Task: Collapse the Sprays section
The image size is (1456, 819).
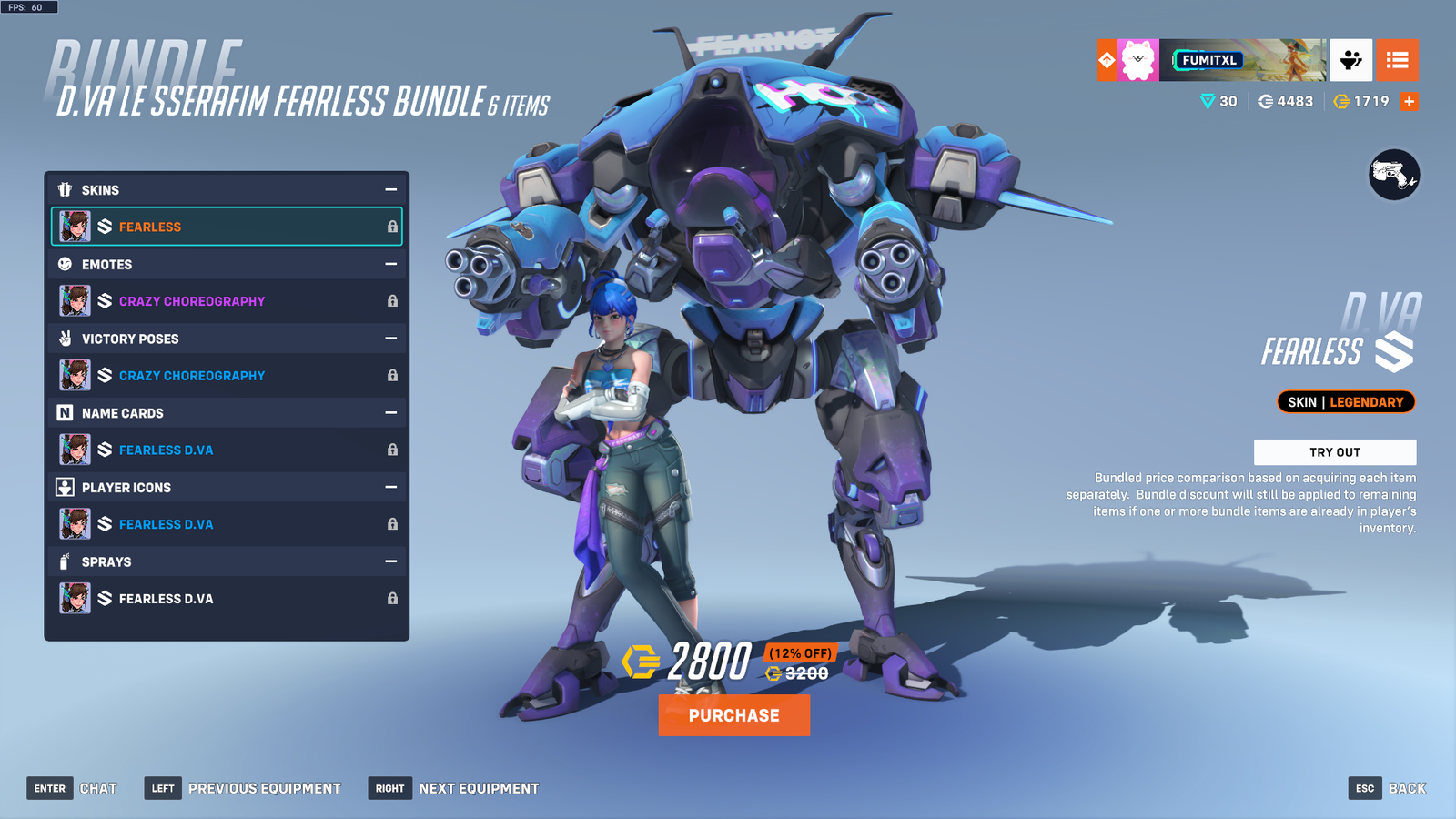Action: point(391,561)
